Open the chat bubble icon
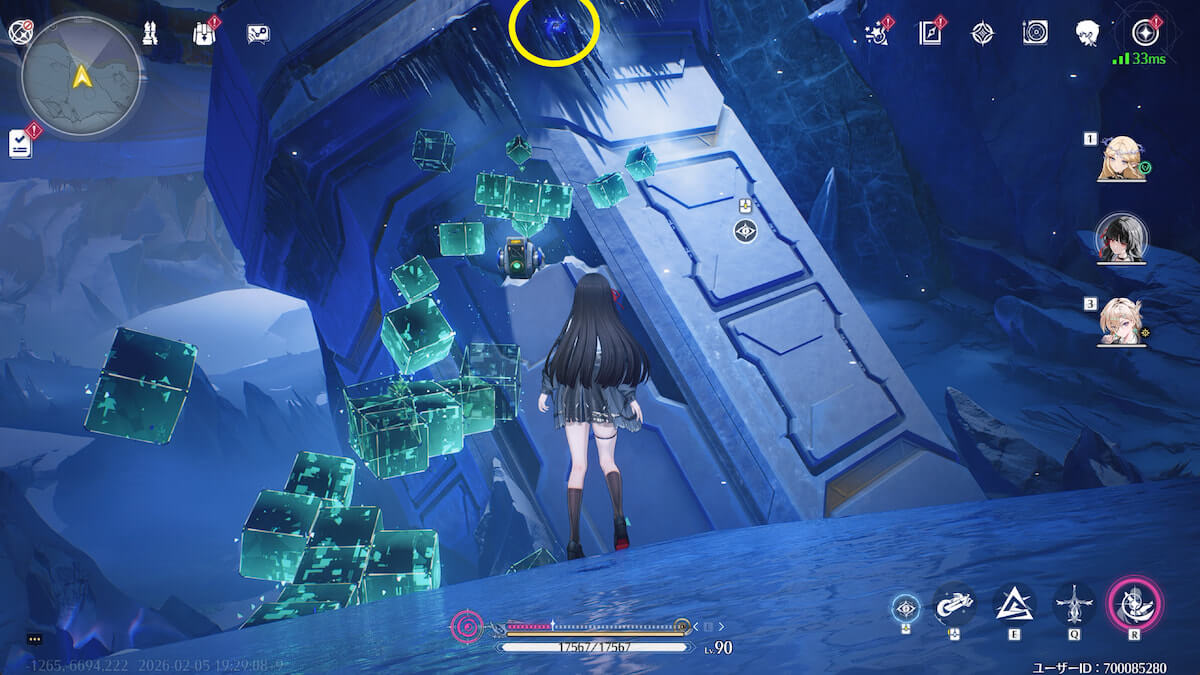 [x=258, y=33]
